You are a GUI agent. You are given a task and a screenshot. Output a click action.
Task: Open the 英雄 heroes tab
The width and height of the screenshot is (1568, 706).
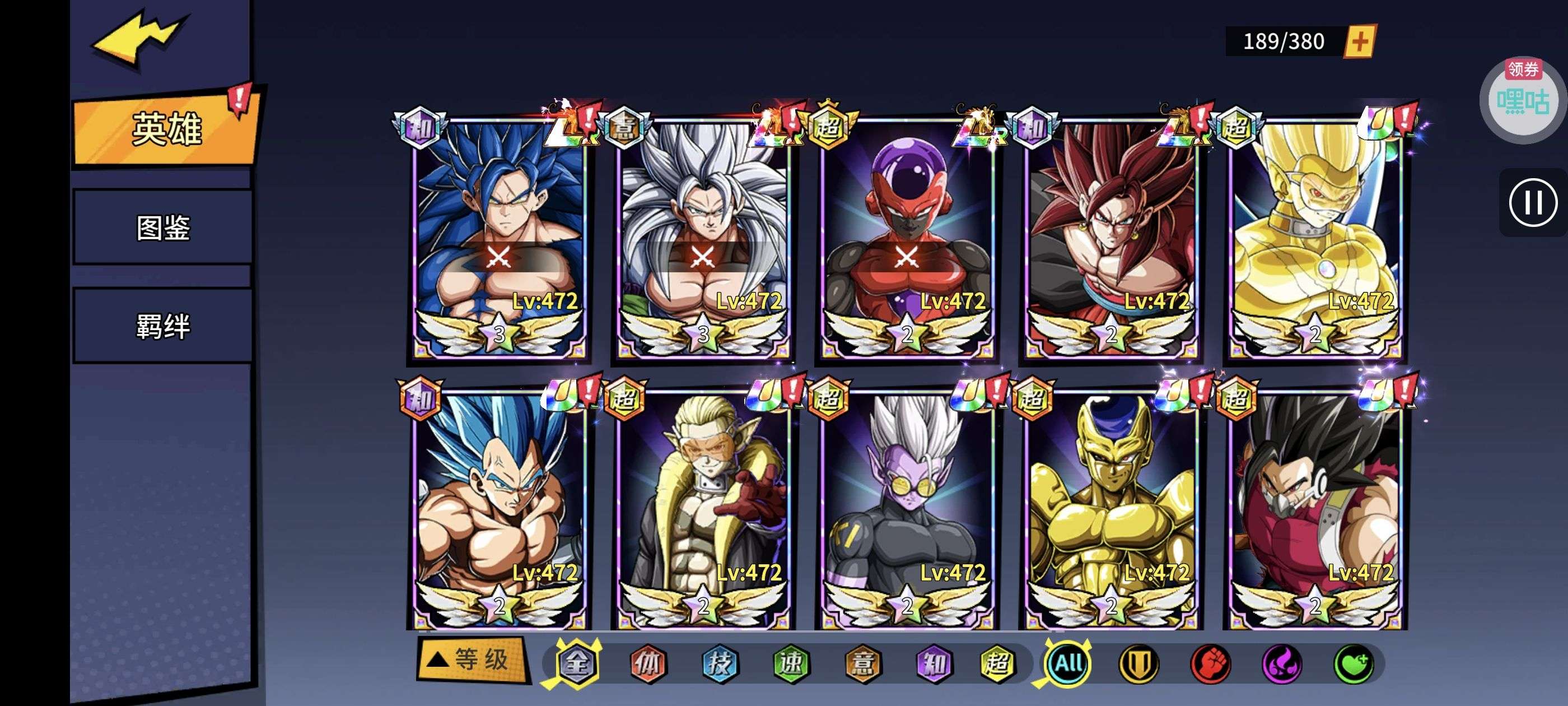164,129
